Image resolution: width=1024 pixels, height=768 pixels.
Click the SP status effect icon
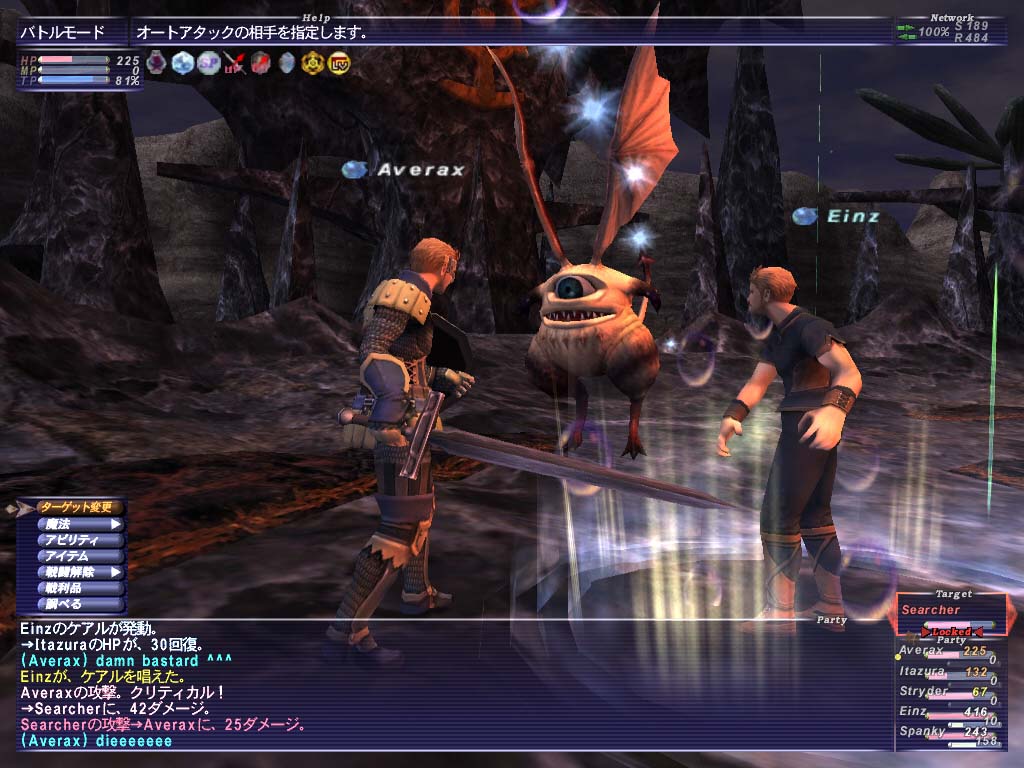(208, 63)
